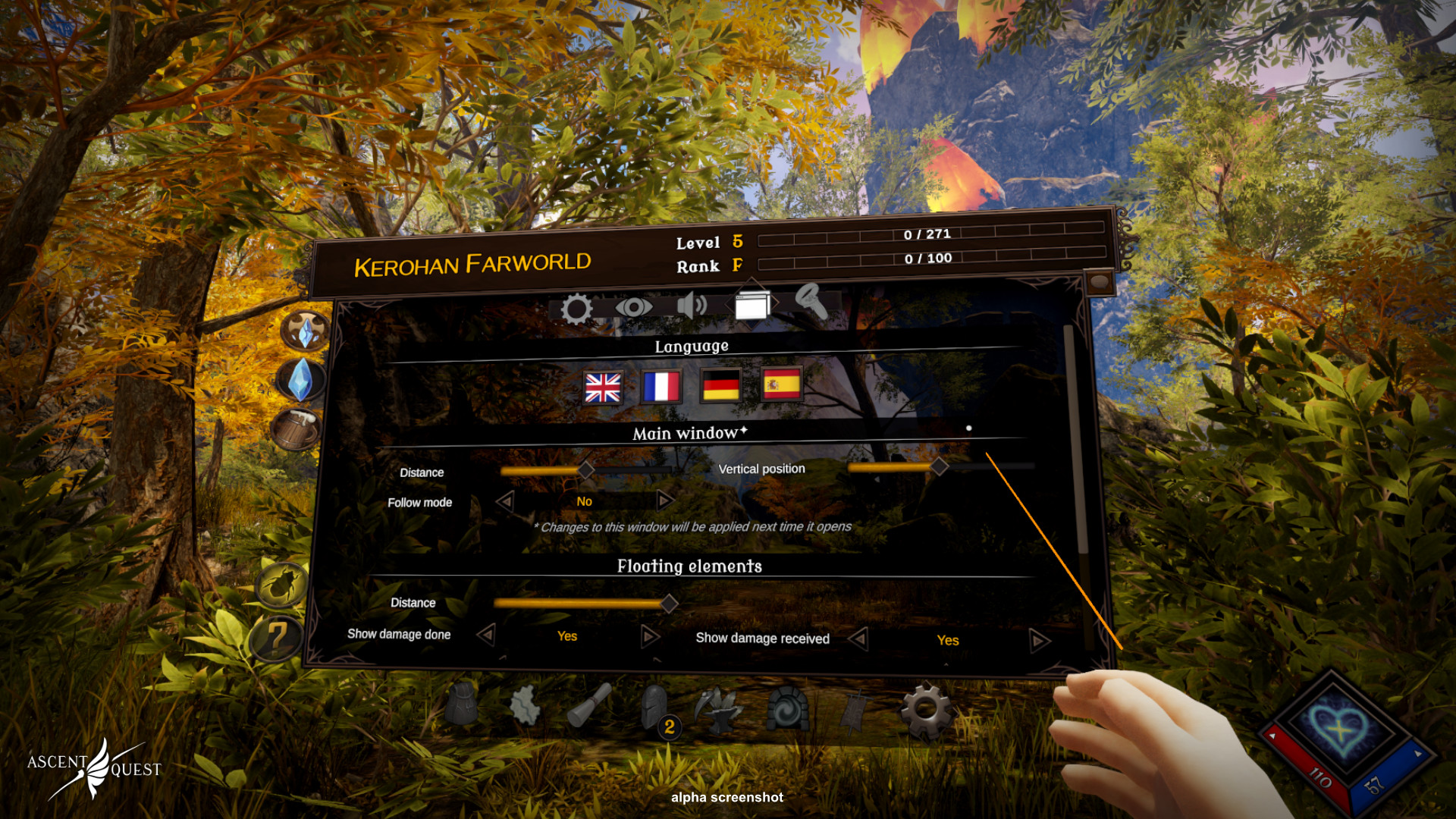Screen dimensions: 1456x819
Task: Open the general settings gear tab
Action: point(576,309)
